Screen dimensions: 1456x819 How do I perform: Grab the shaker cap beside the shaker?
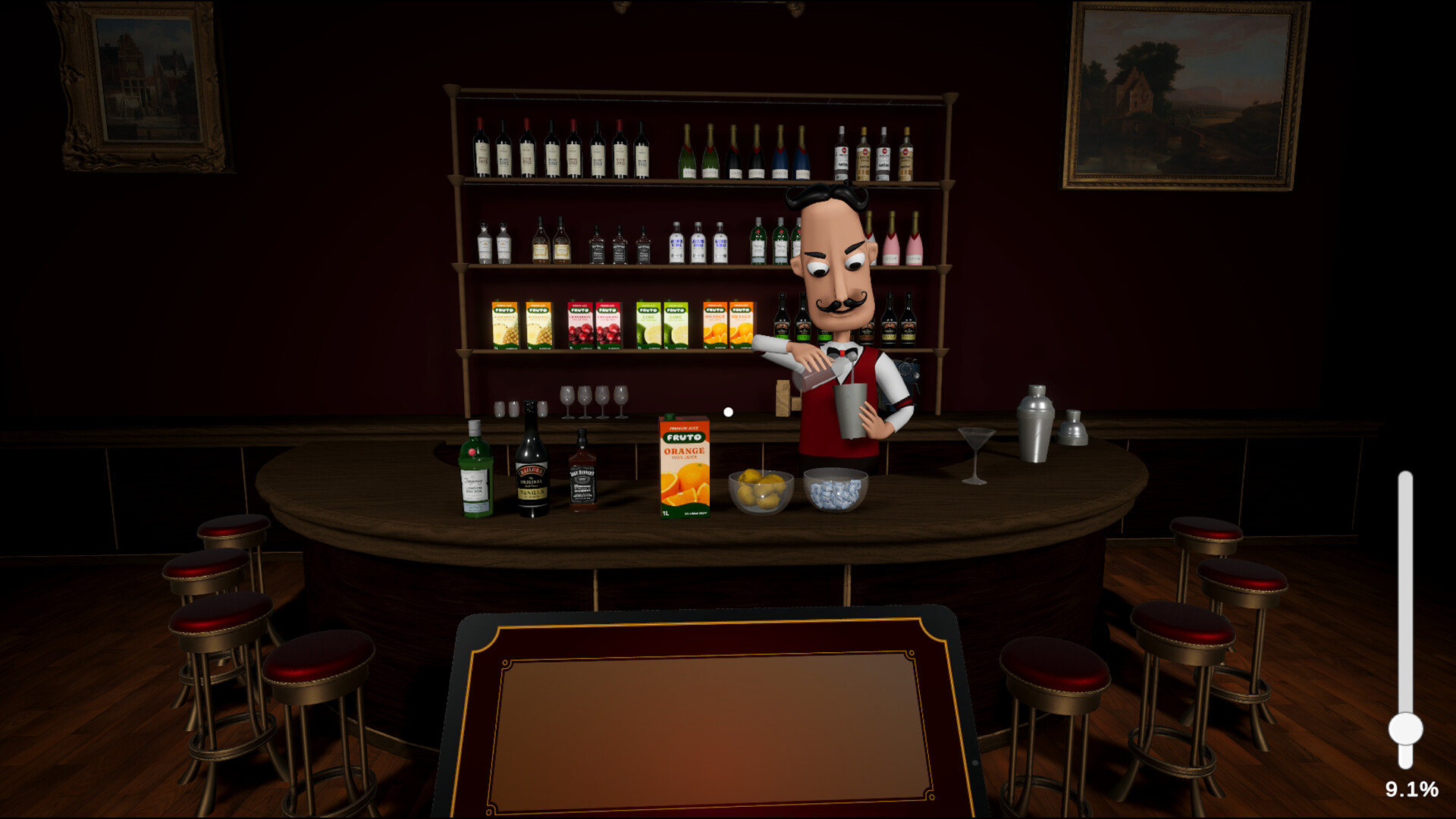pos(1073,428)
